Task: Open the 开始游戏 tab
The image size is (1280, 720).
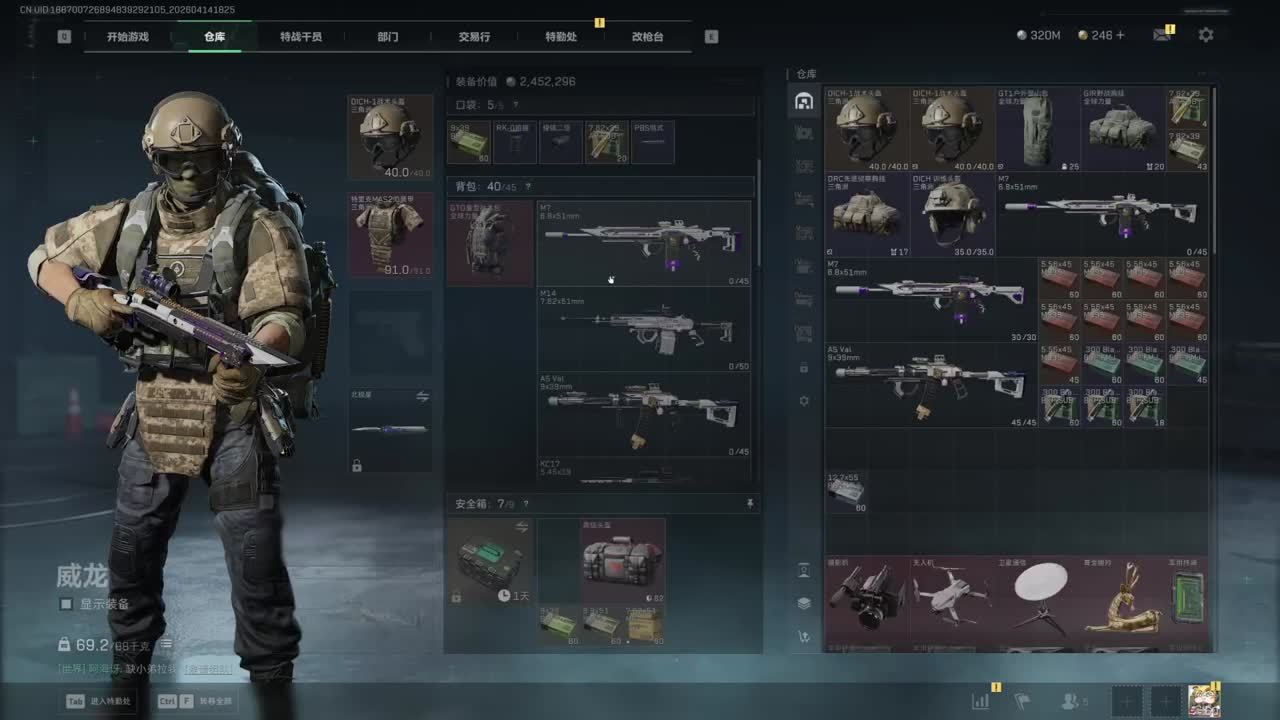Action: (128, 37)
